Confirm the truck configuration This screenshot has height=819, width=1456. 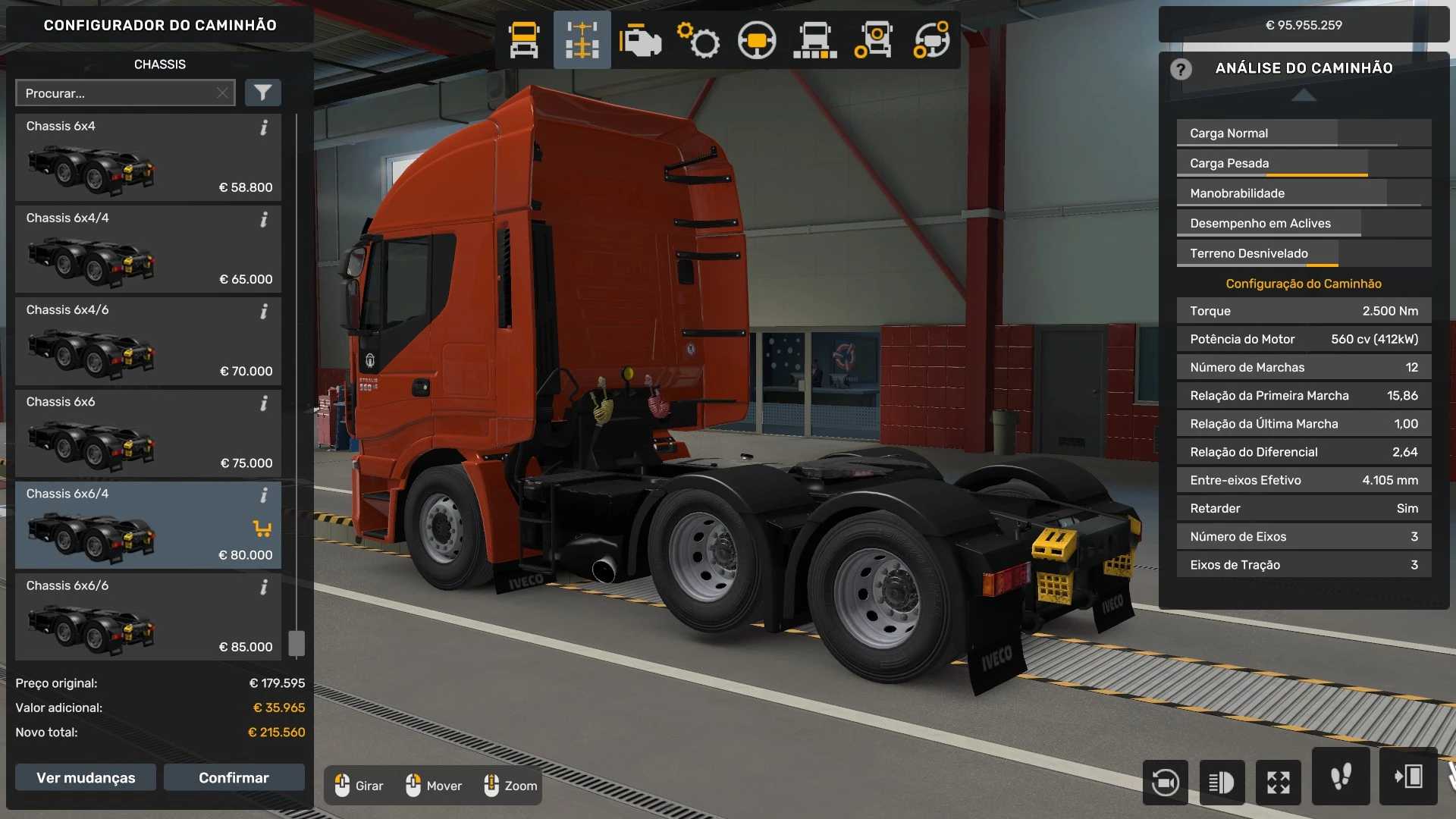(x=234, y=777)
